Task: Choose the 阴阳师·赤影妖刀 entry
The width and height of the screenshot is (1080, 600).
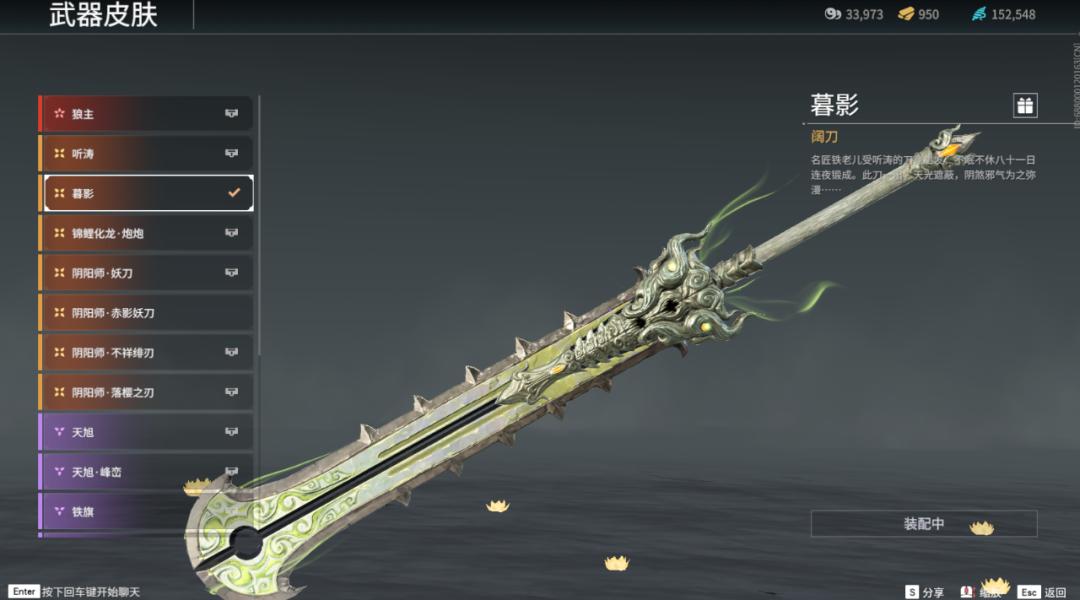Action: point(146,313)
